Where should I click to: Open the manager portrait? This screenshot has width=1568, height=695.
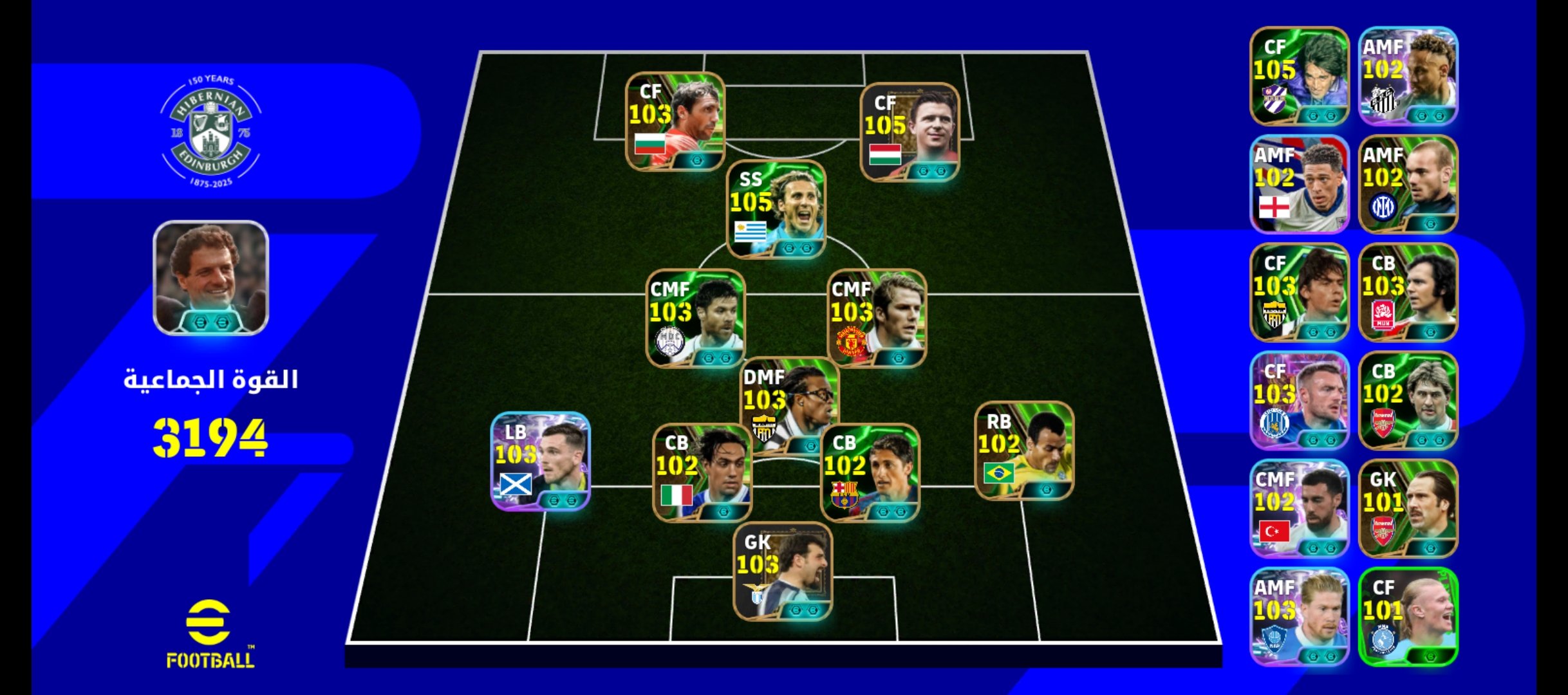[x=210, y=278]
